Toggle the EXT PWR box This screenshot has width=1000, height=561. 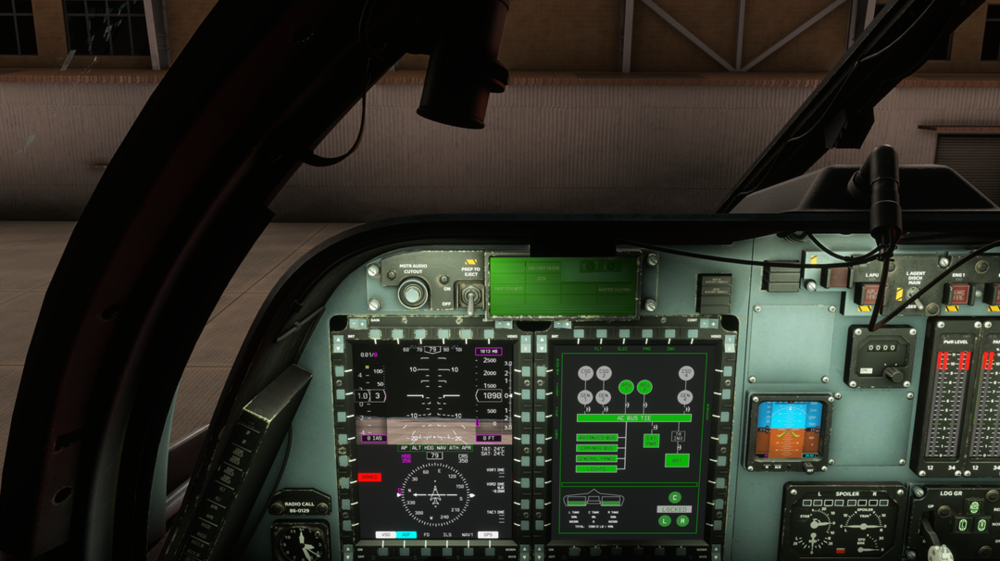tap(651, 439)
